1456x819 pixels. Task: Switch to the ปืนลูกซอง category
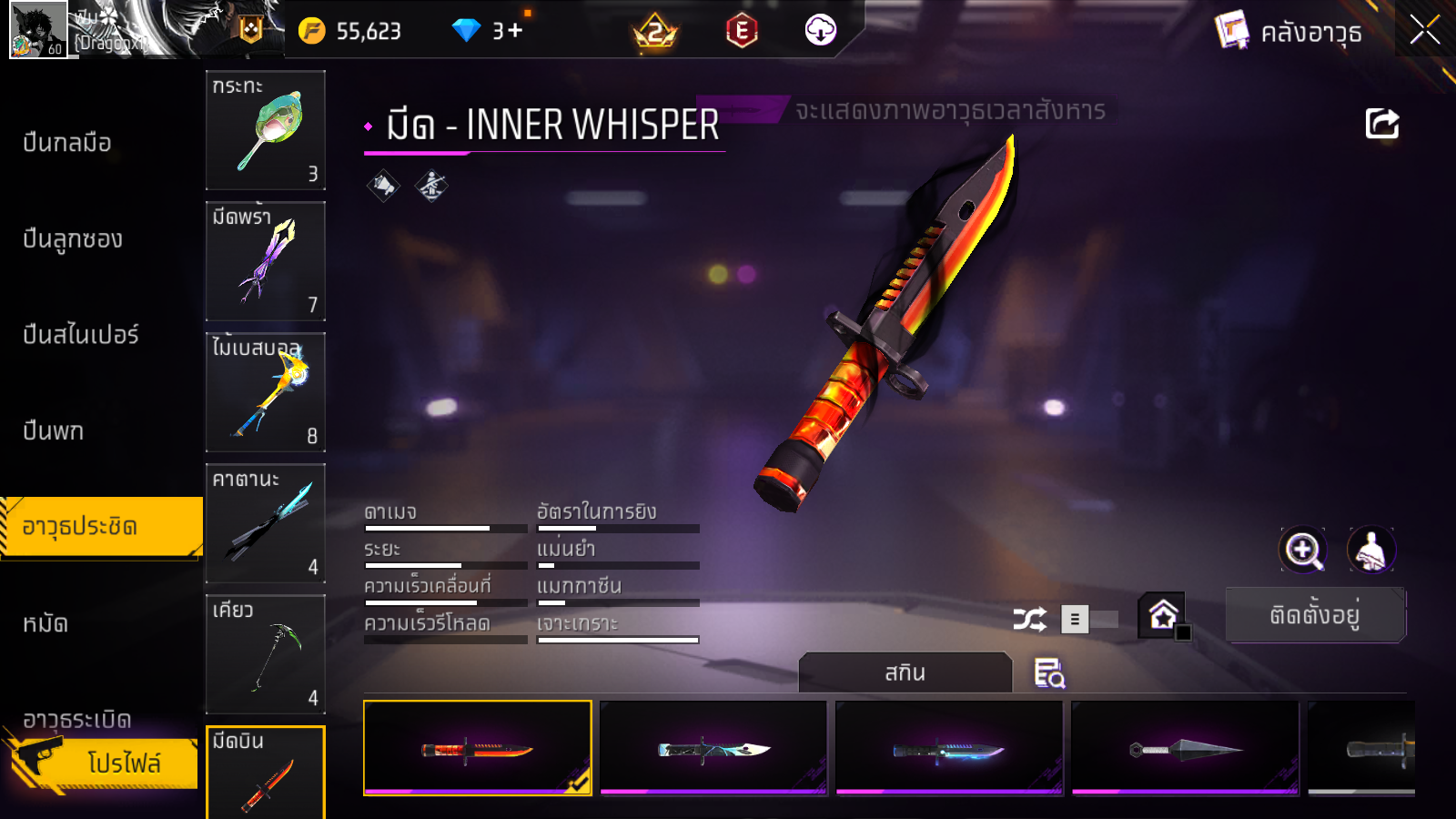point(73,239)
